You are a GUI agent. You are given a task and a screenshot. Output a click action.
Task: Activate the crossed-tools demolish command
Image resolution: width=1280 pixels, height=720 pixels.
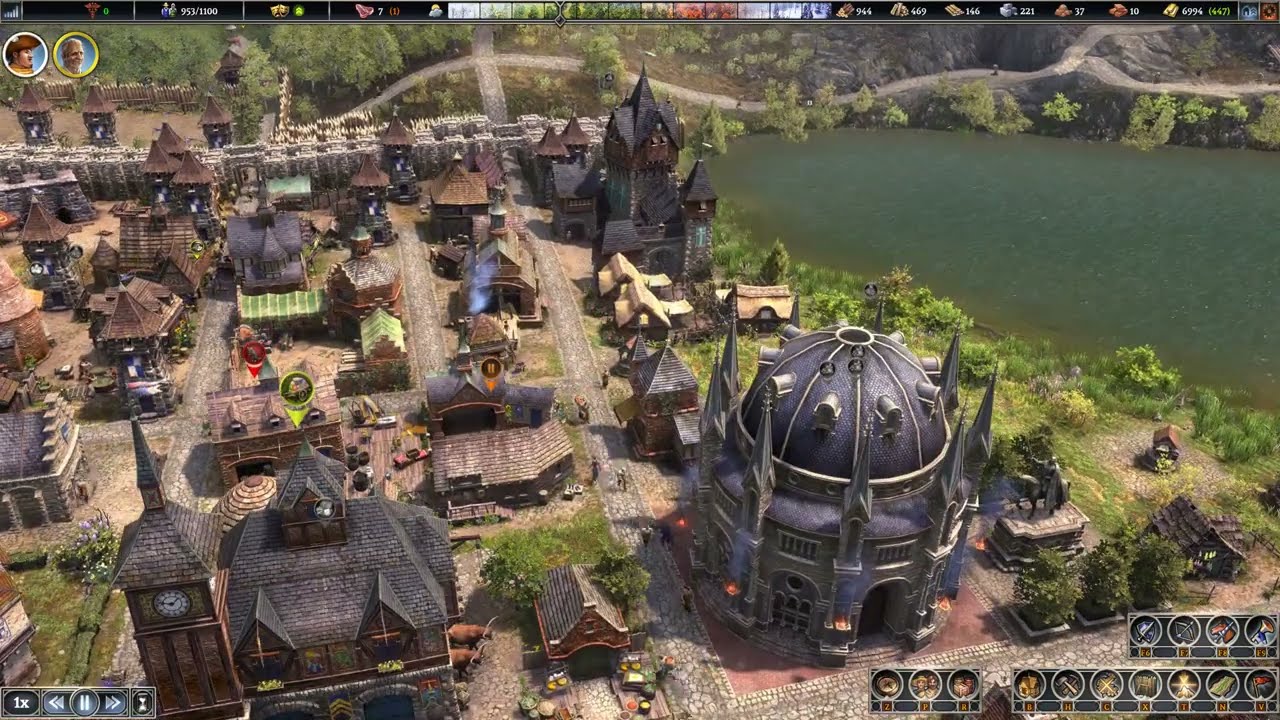(1106, 685)
